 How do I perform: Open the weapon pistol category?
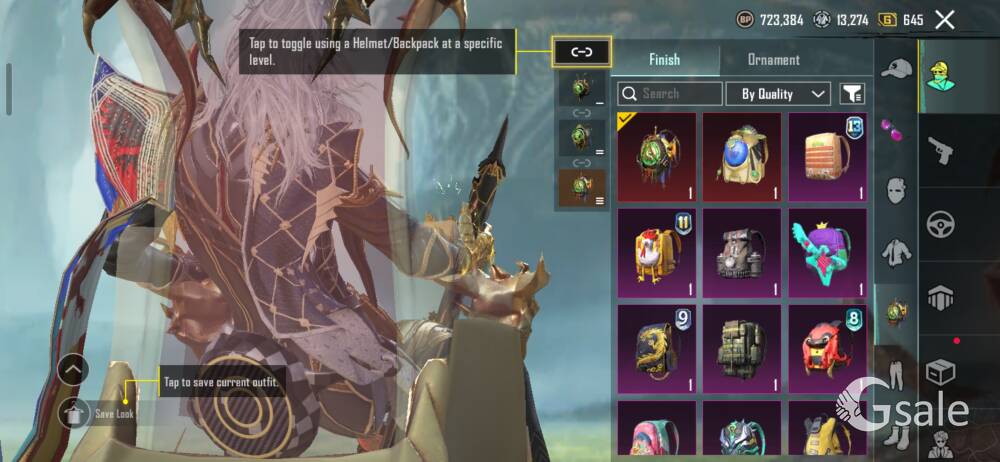pos(940,151)
